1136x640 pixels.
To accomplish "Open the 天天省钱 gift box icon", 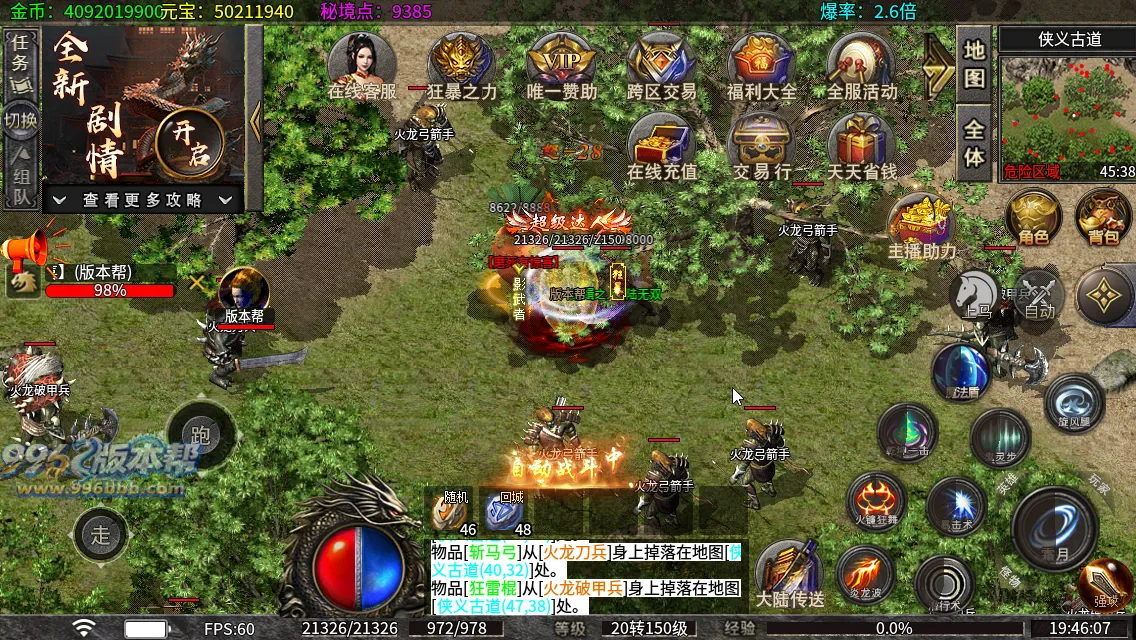I will pos(861,145).
